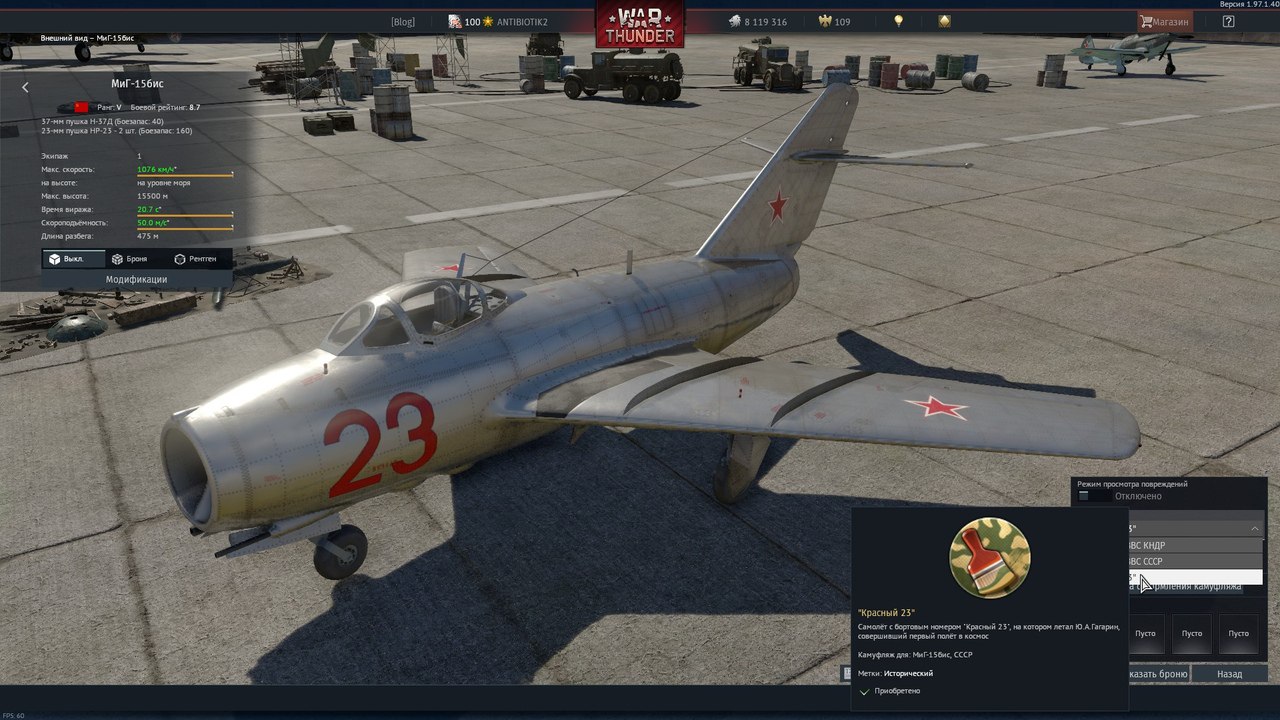Choose the ВВС СССР camouflage option
This screenshot has width=1280, height=720.
[1190, 562]
